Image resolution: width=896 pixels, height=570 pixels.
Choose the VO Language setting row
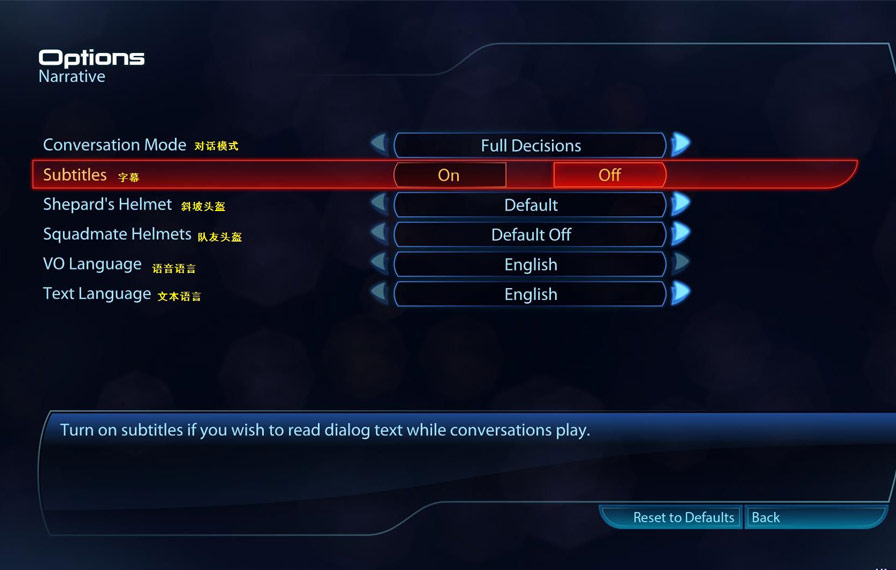pyautogui.click(x=92, y=265)
